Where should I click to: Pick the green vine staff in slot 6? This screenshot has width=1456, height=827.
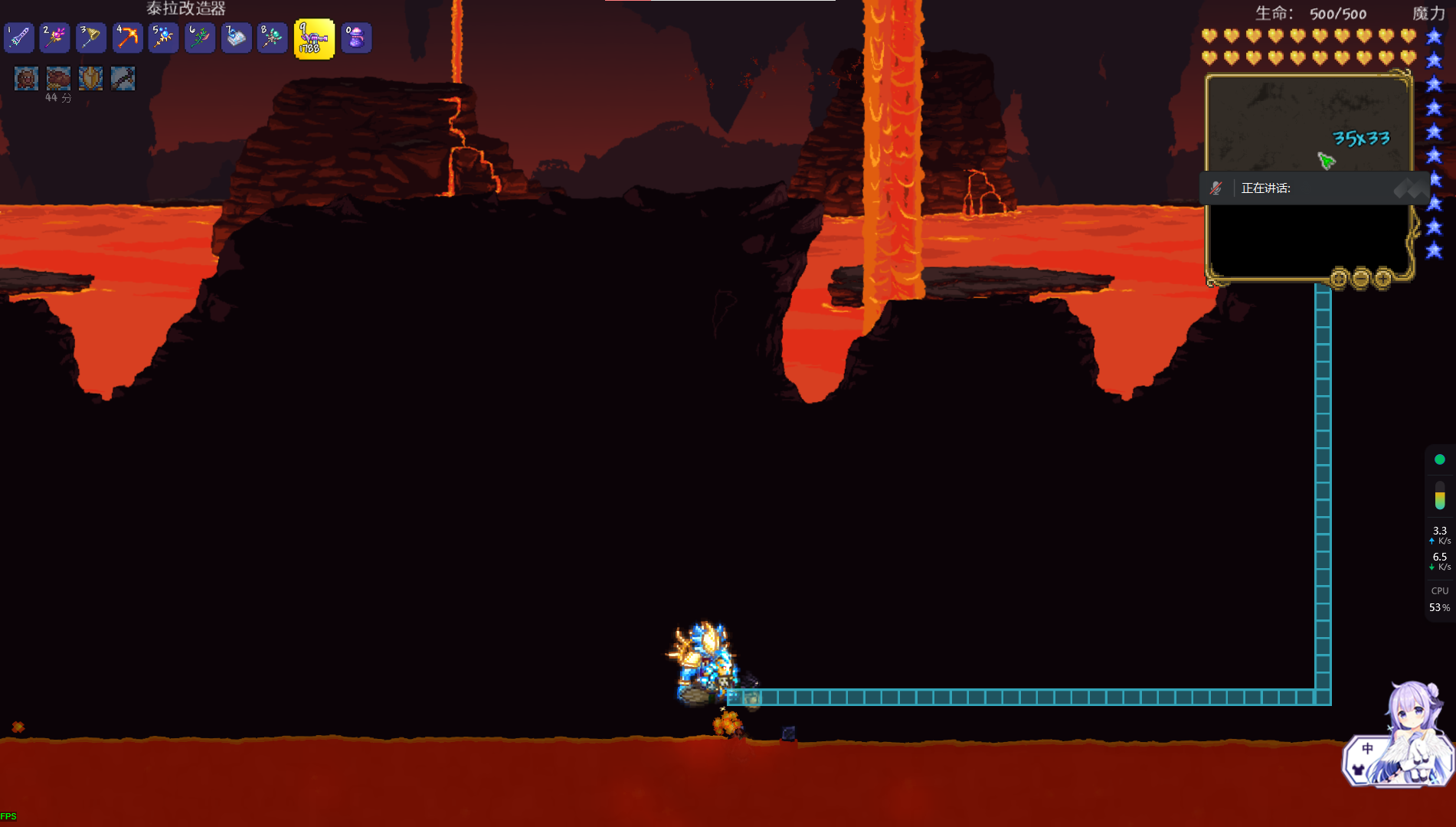tap(200, 38)
